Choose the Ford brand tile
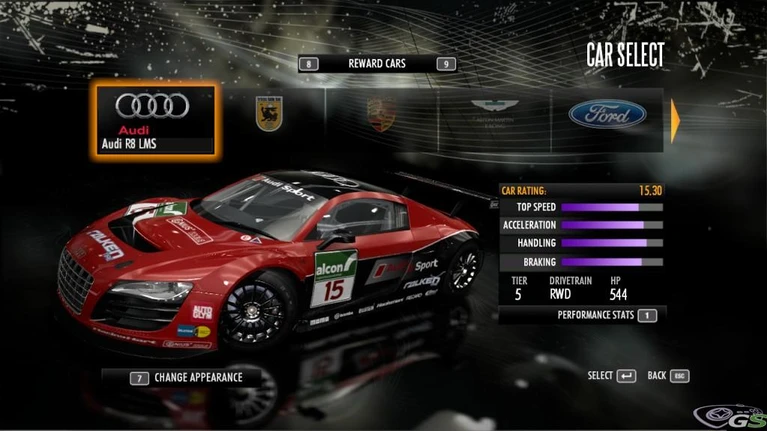This screenshot has height=431, width=767. pos(607,114)
